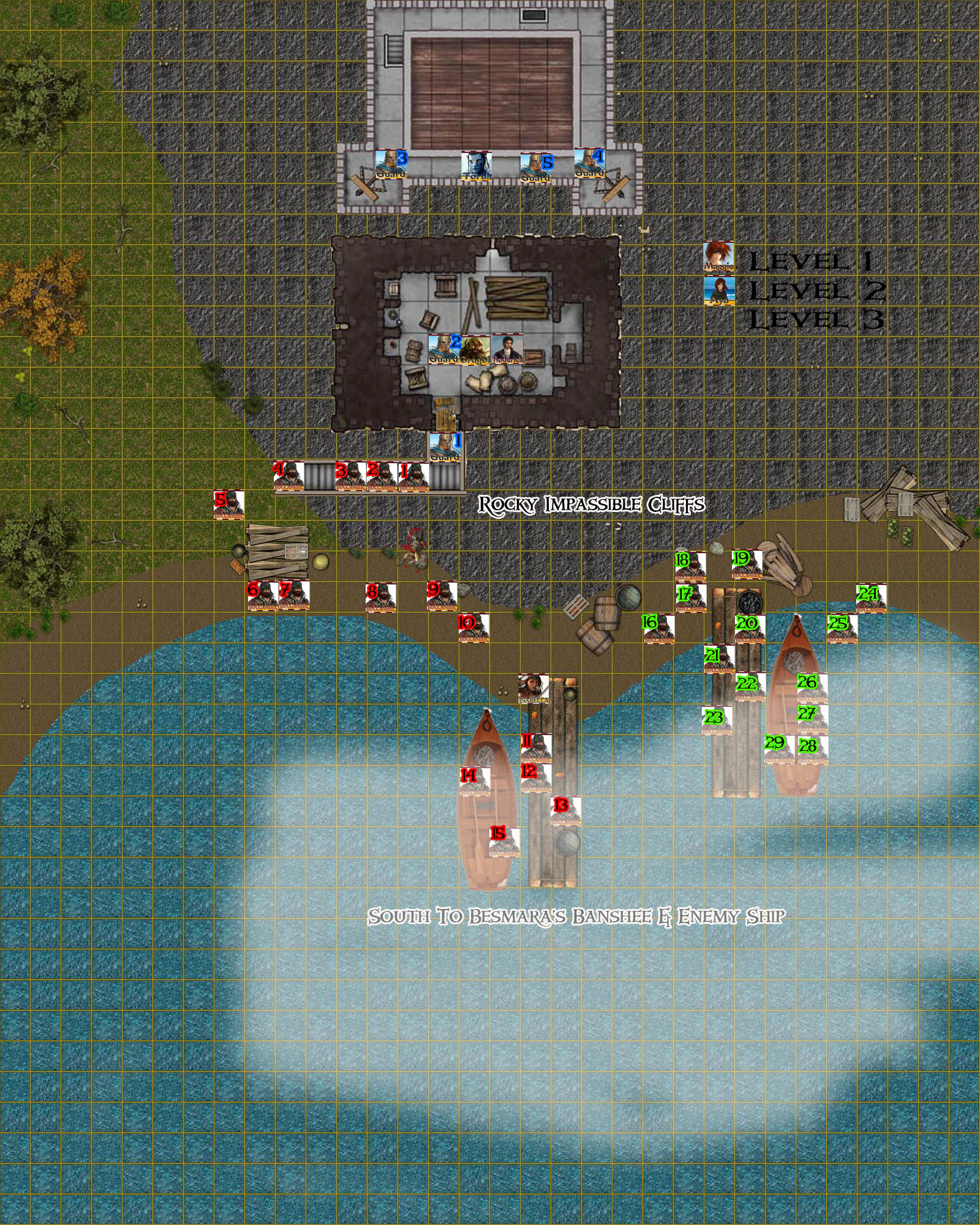The image size is (980, 1225).
Task: Choose the Isabella token by the dock
Action: pyautogui.click(x=533, y=689)
